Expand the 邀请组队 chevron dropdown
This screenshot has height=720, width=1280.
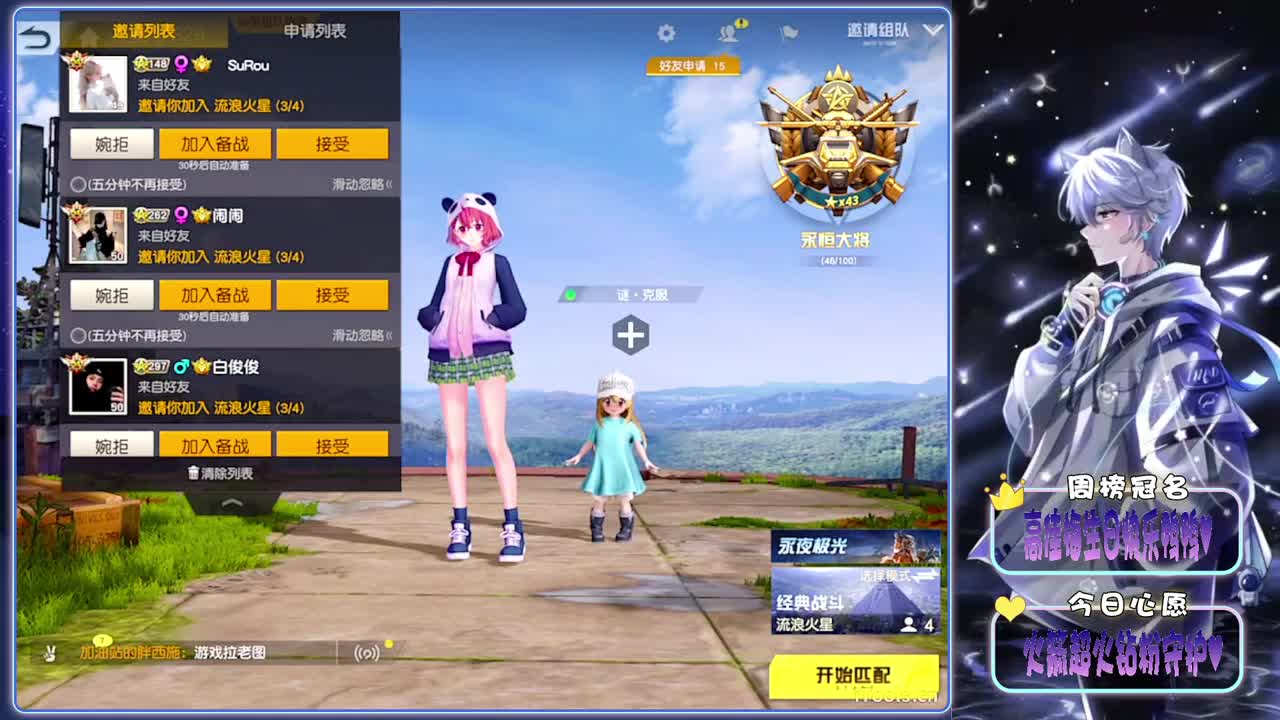932,30
